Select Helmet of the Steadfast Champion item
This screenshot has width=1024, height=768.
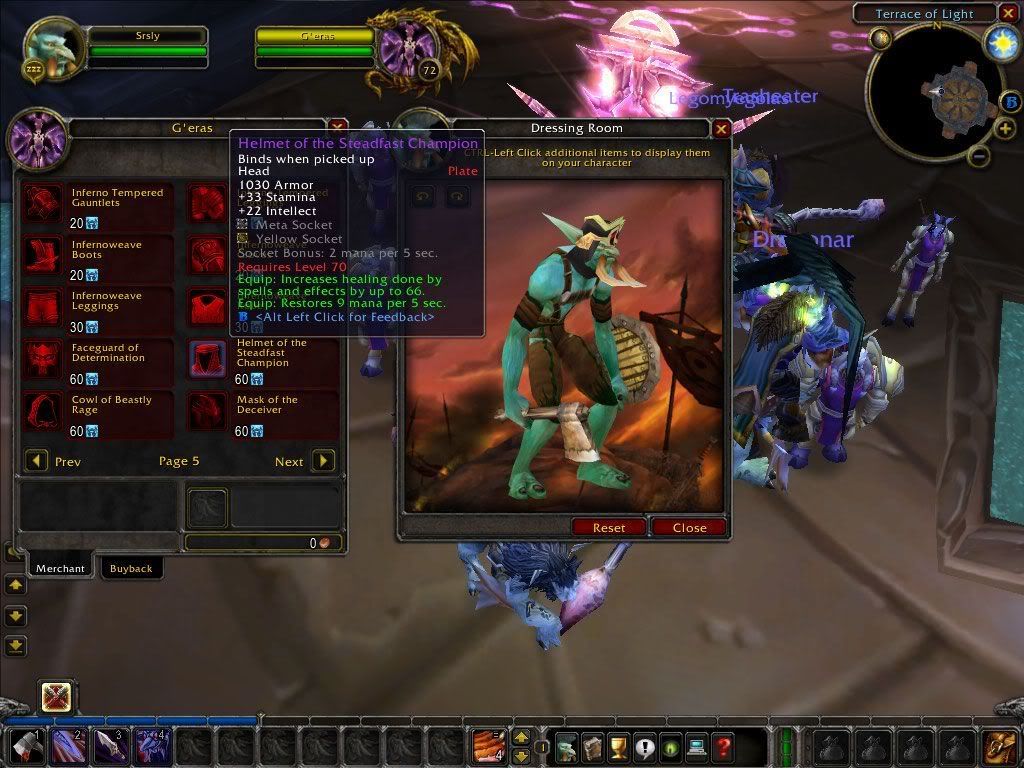coord(208,359)
